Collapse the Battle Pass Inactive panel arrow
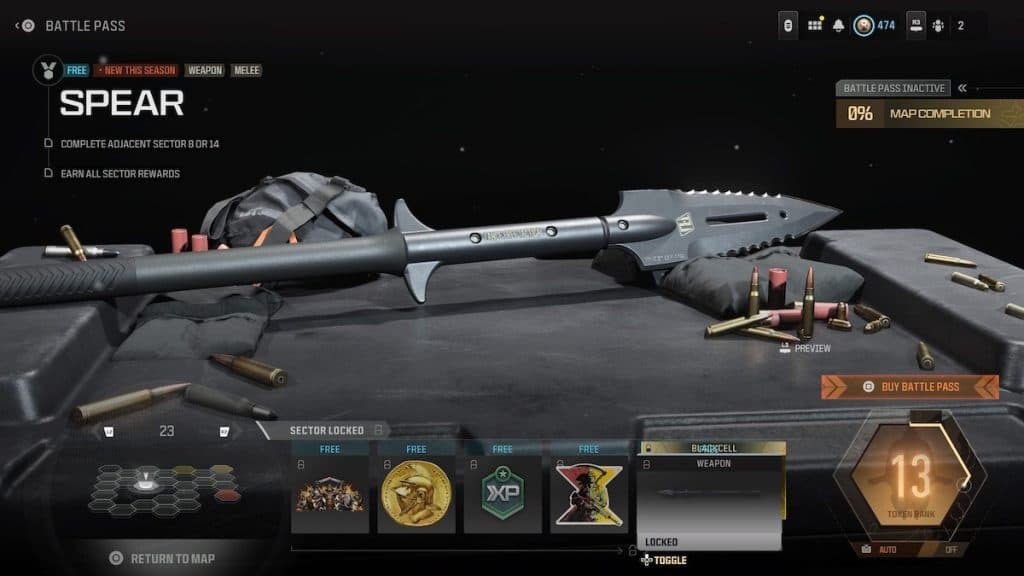Screen dimensions: 1024x576 pyautogui.click(x=962, y=88)
